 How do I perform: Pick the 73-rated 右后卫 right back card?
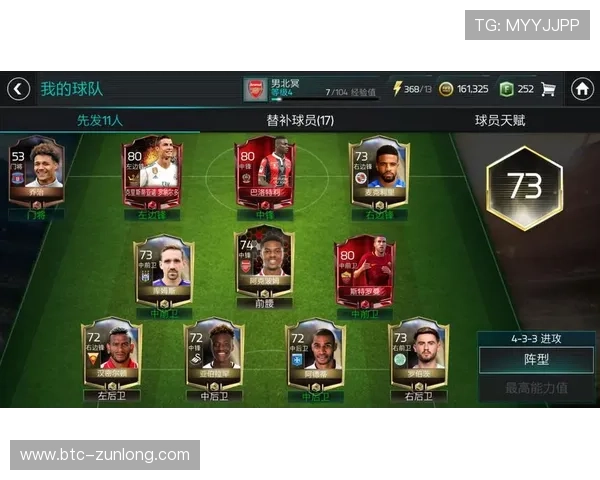tap(418, 354)
